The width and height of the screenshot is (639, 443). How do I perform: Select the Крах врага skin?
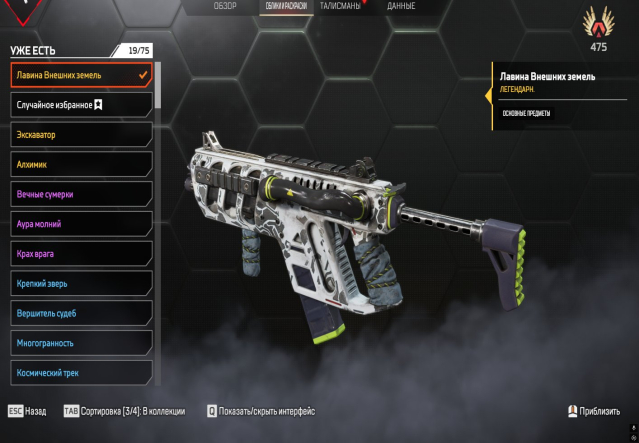click(x=80, y=254)
